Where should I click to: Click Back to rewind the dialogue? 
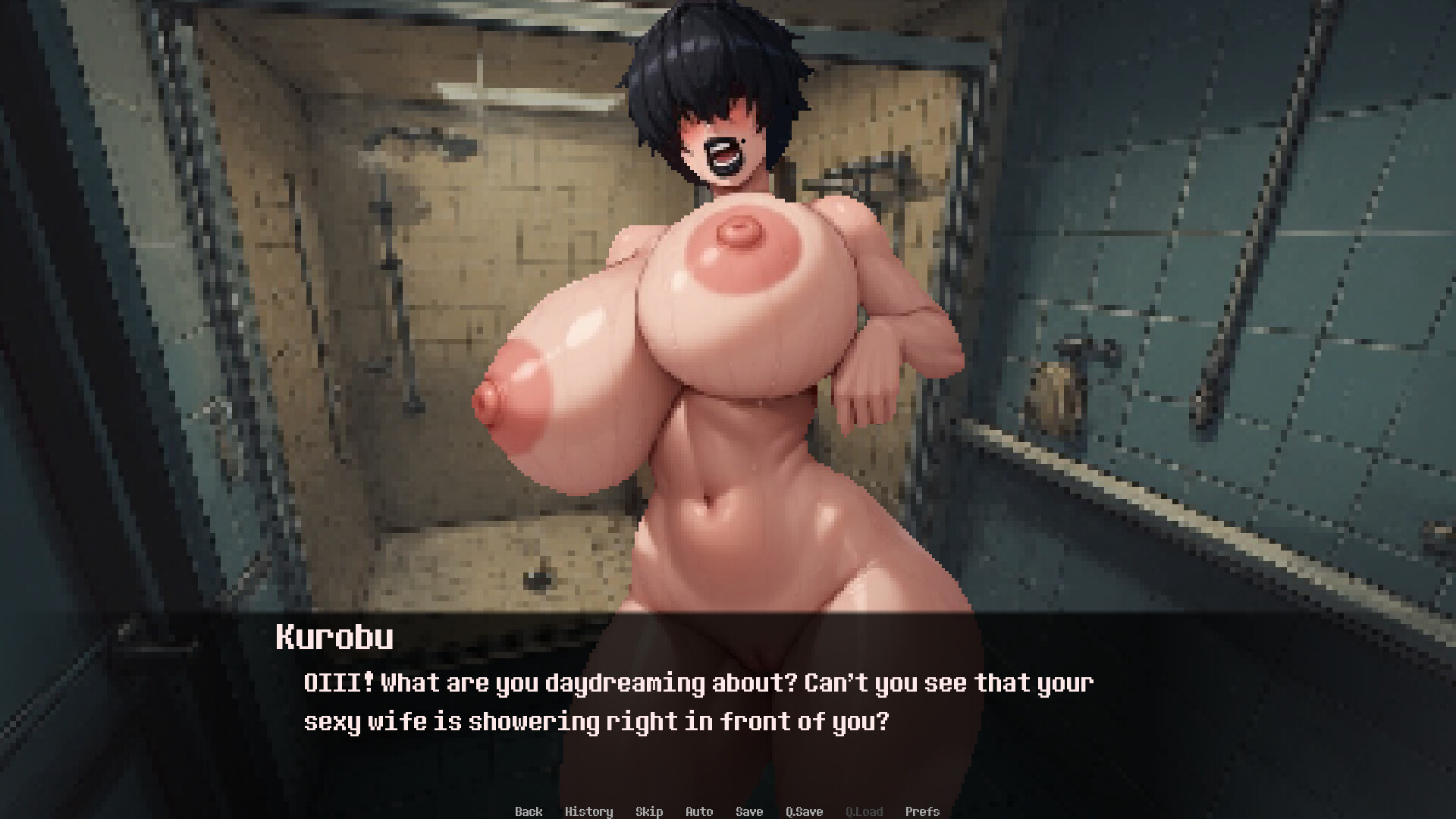click(529, 811)
